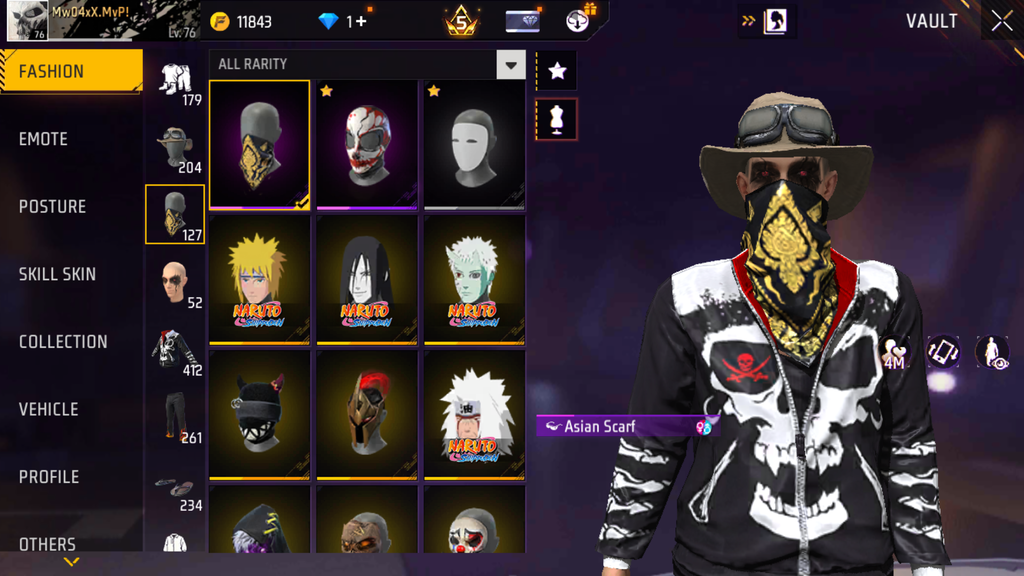The width and height of the screenshot is (1024, 576).
Task: Expand the All Rarity dropdown
Action: click(510, 65)
